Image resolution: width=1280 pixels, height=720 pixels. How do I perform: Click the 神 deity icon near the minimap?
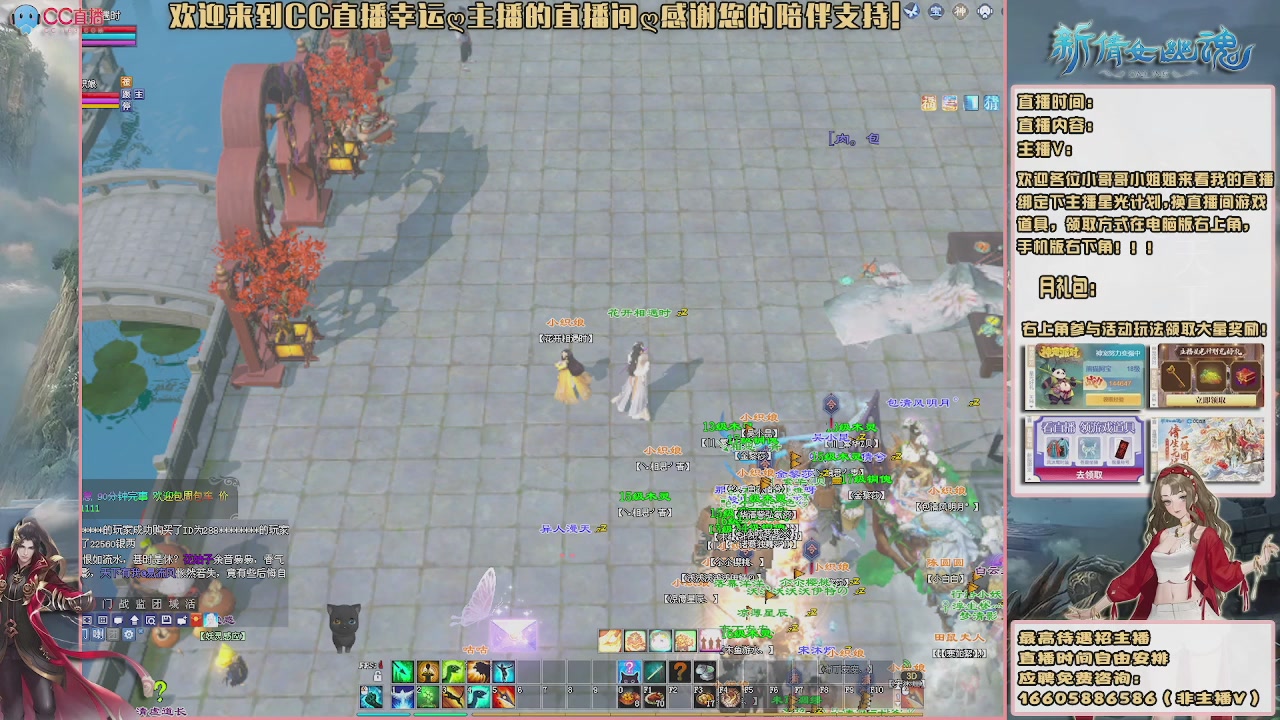[959, 11]
